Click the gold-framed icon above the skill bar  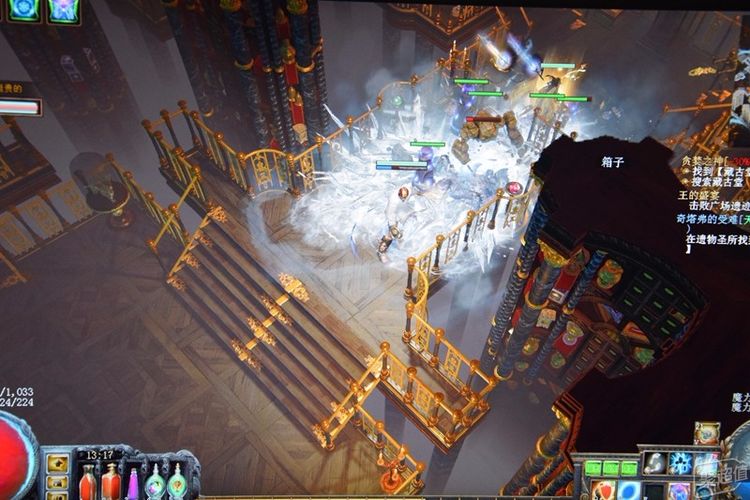(x=707, y=434)
